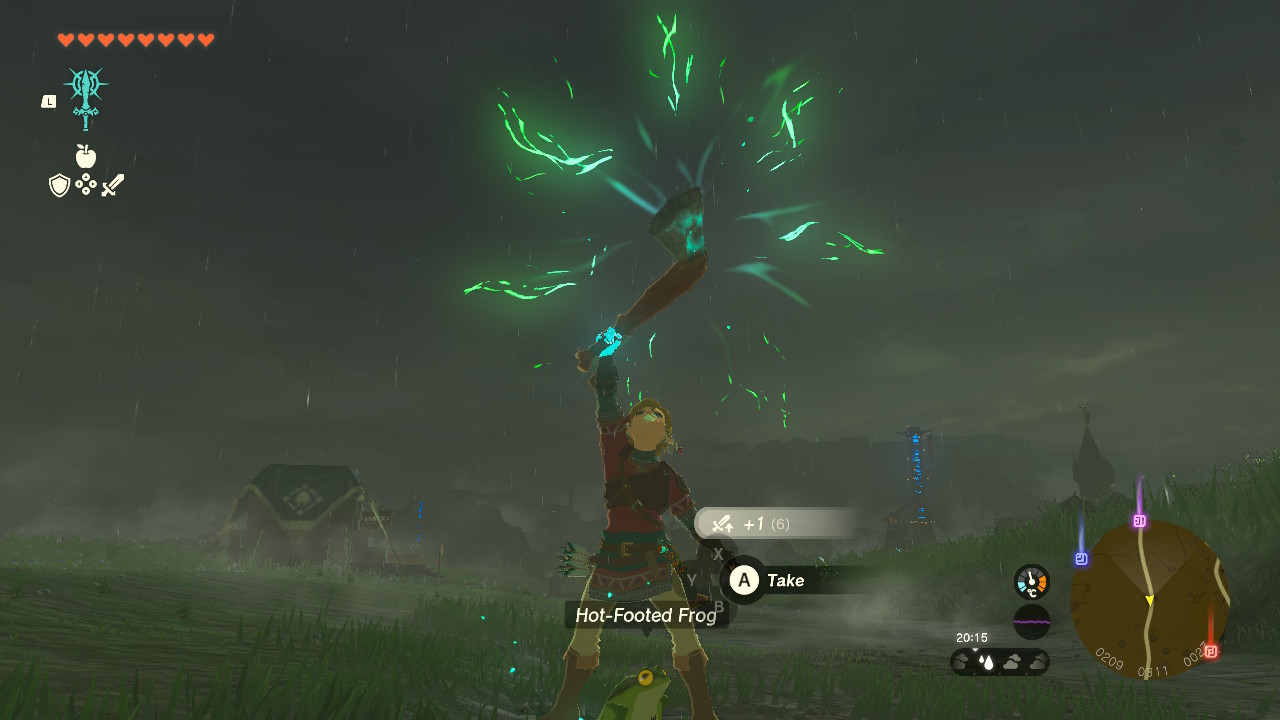Click the yellow player arrow on the minimap
Viewport: 1280px width, 720px height.
click(1149, 599)
